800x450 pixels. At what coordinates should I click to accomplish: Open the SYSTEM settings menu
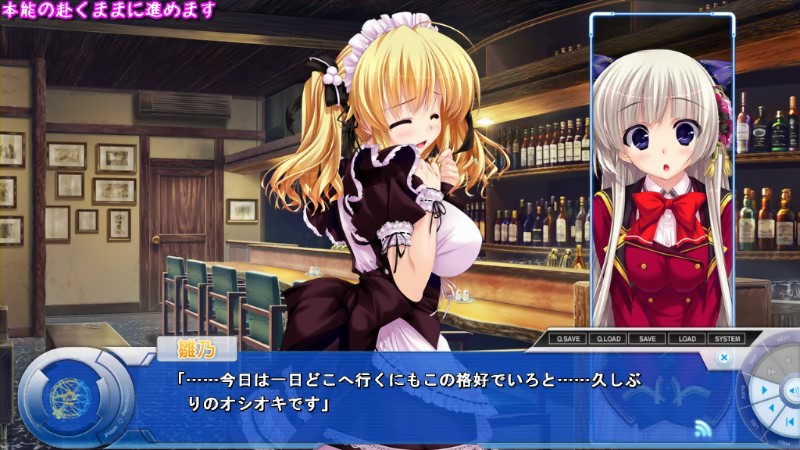click(x=726, y=339)
